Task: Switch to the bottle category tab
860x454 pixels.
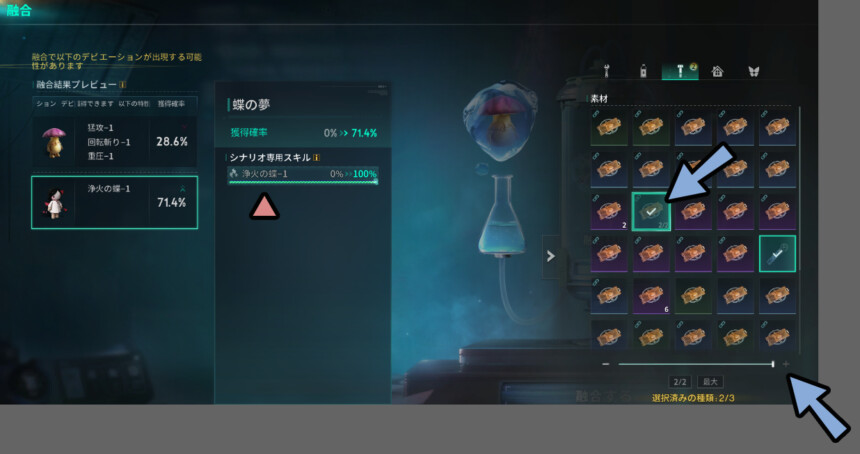Action: coord(644,71)
